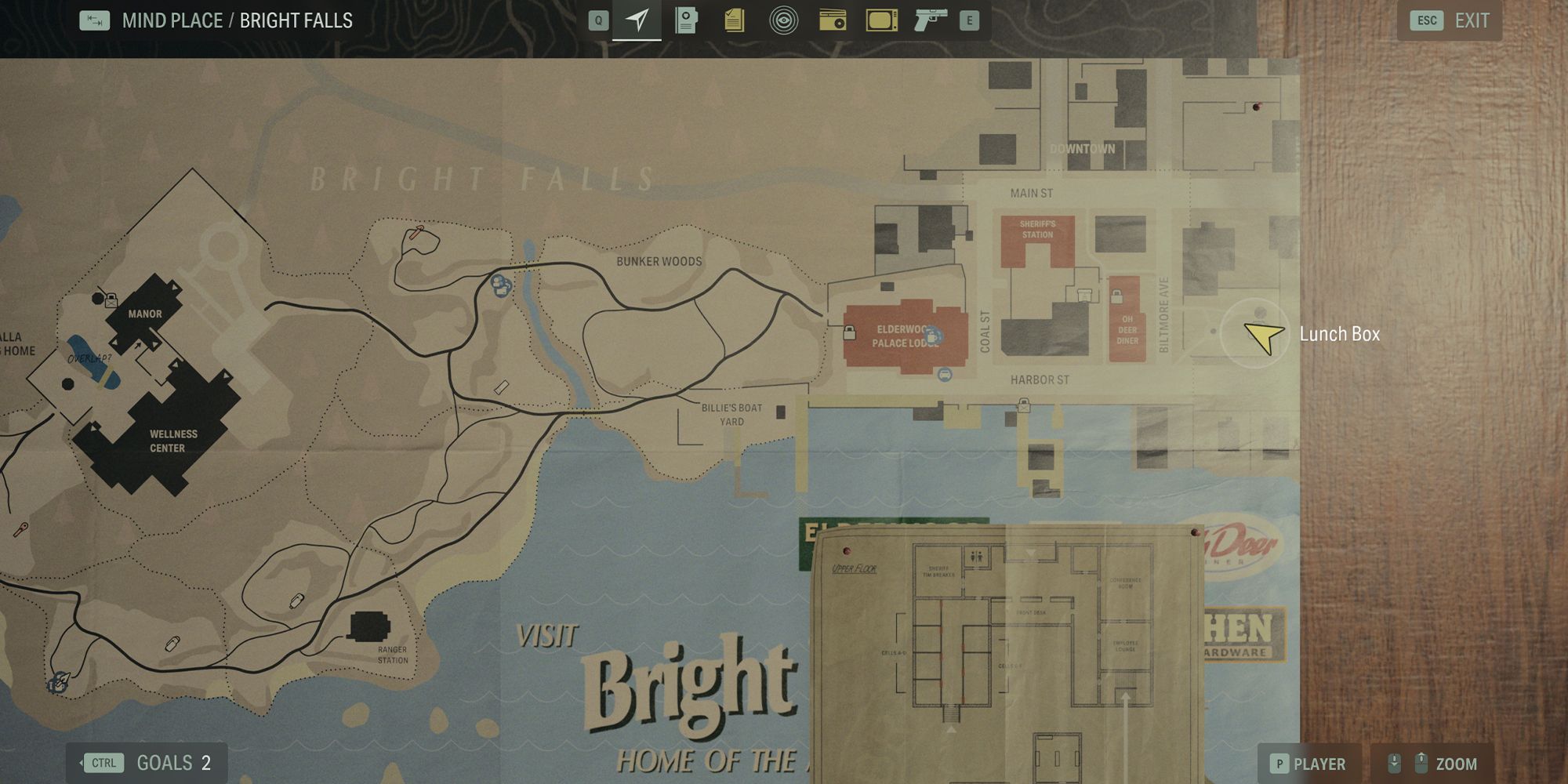Click the envelope icon near Harbor St
Image resolution: width=1568 pixels, height=784 pixels.
(x=1023, y=407)
